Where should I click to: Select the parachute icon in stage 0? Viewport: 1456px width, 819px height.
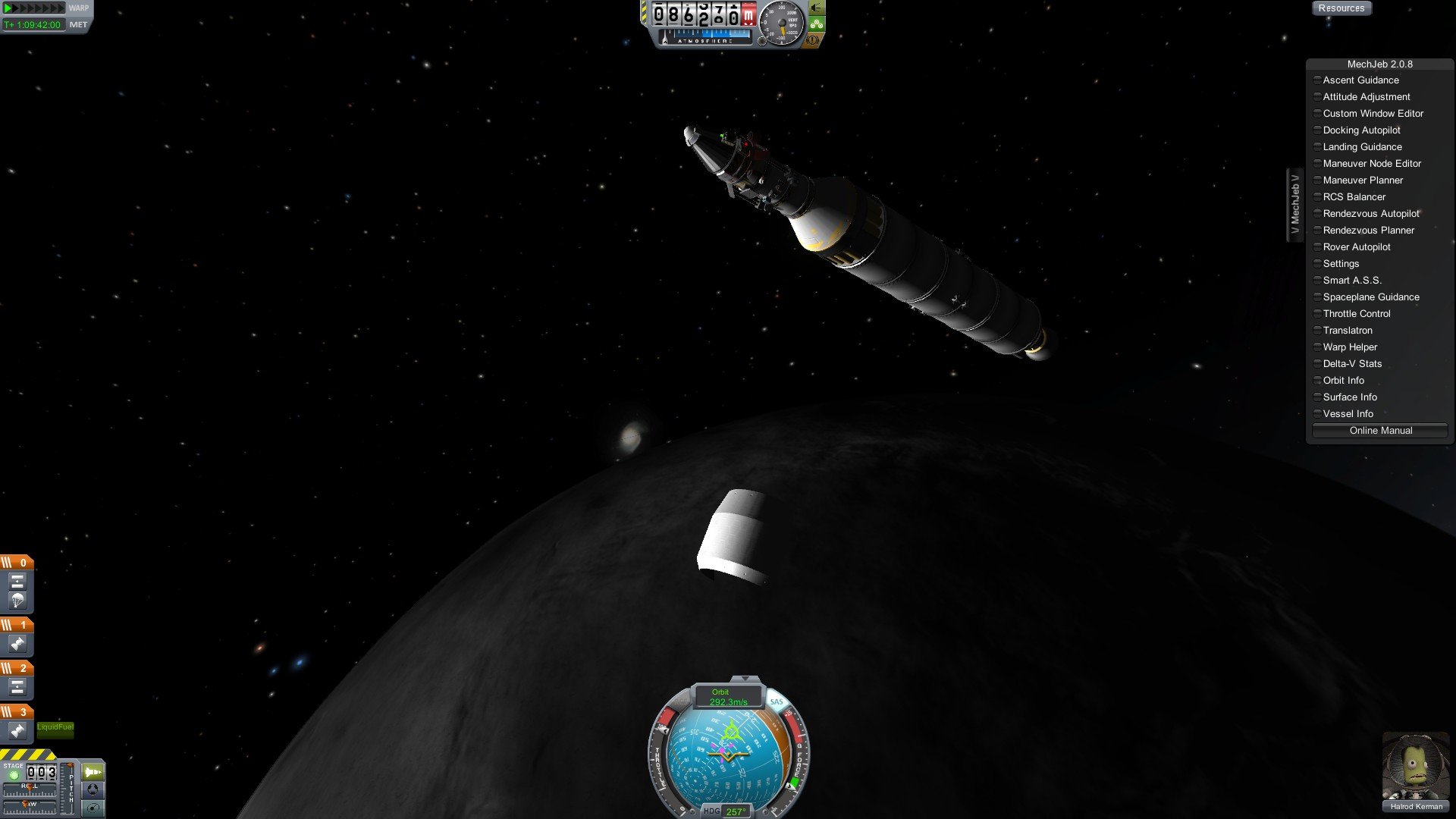(17, 601)
